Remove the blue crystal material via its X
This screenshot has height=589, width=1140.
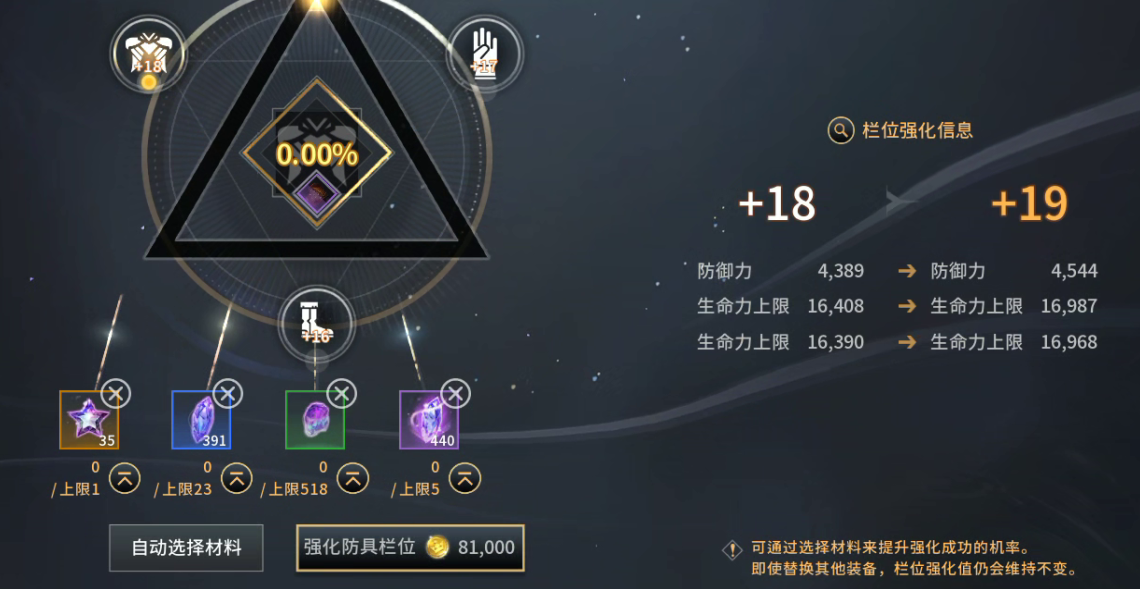229,393
